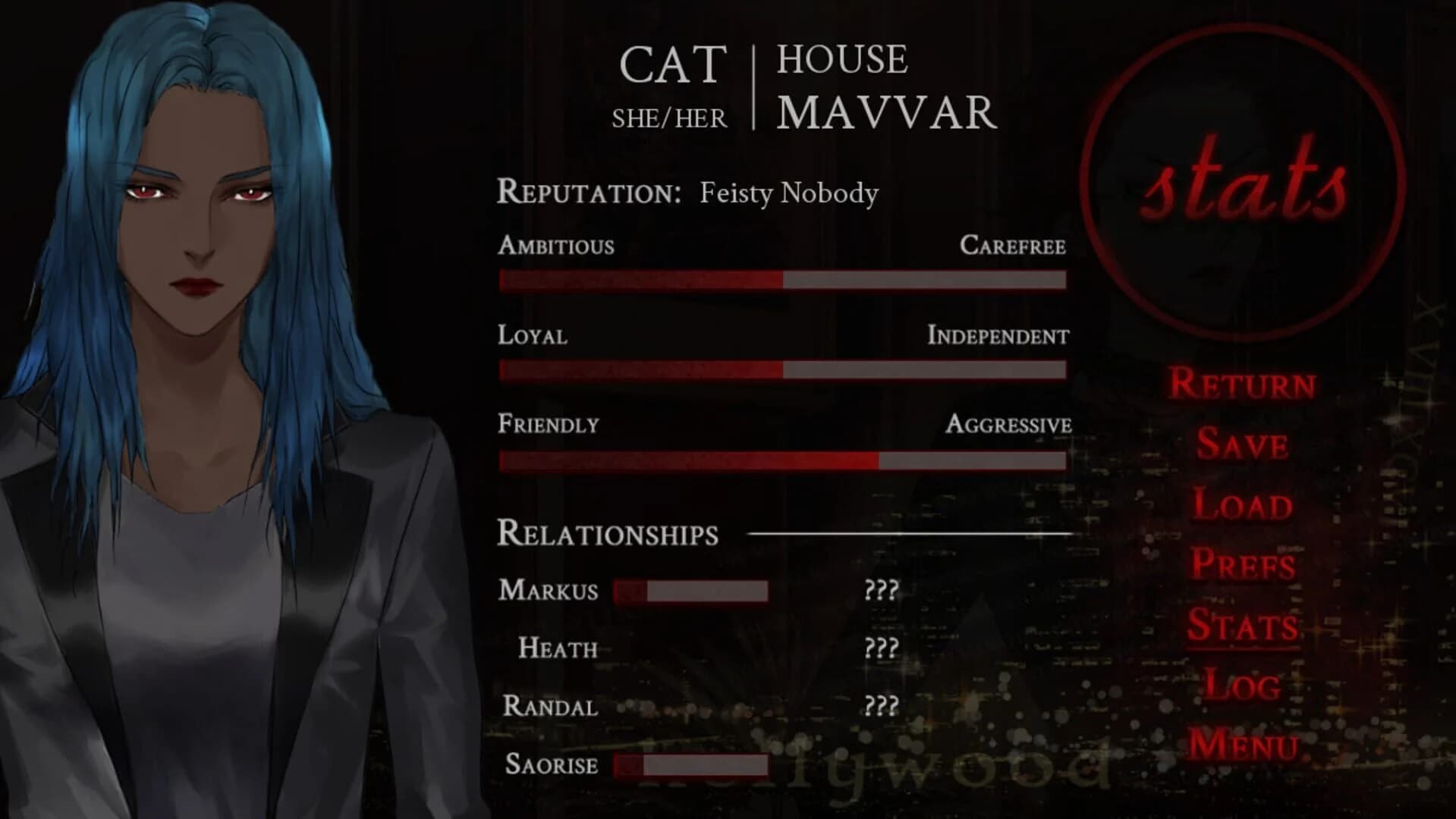Click the ??? next to Markus
The height and width of the screenshot is (819, 1456).
(880, 591)
